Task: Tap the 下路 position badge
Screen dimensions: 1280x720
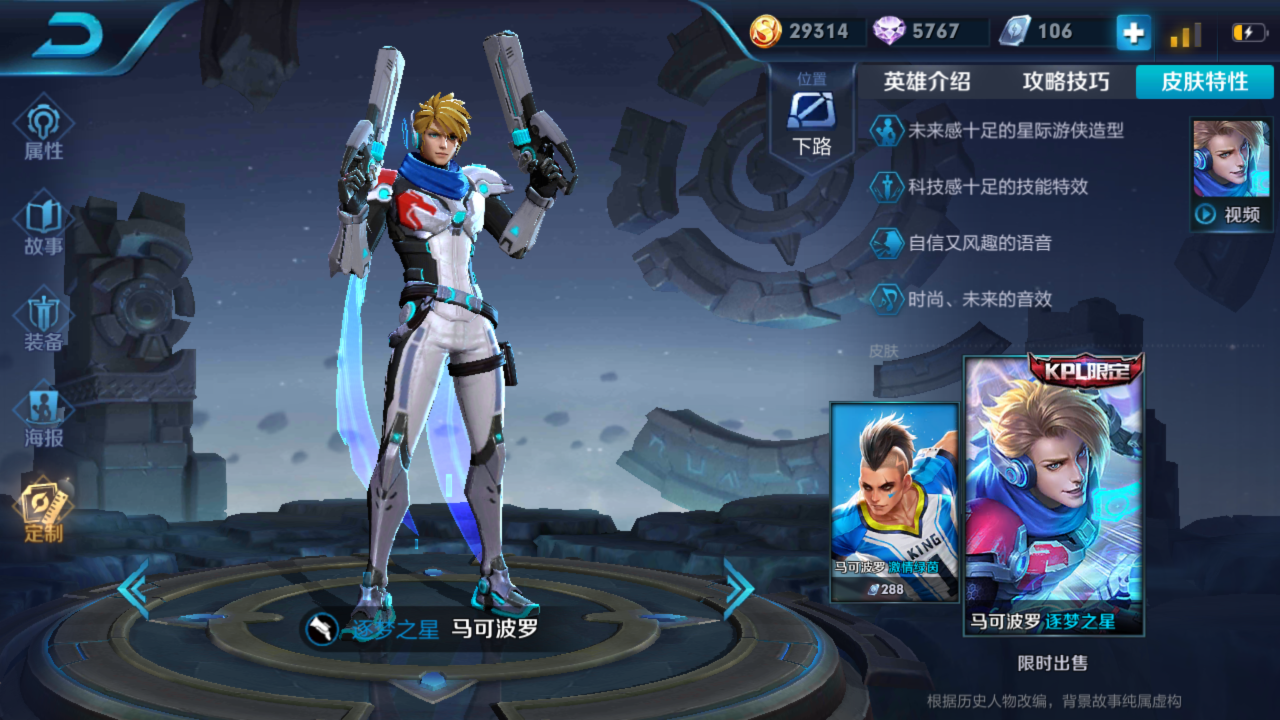Action: click(811, 120)
